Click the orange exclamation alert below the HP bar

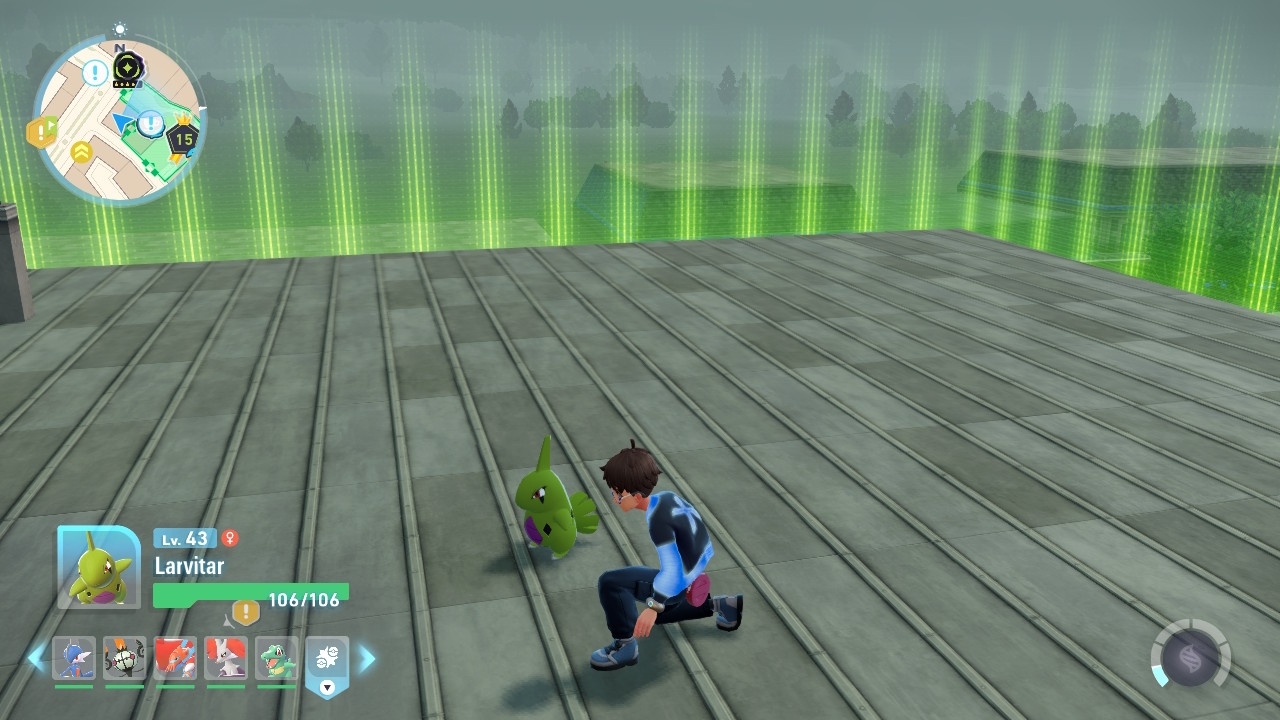246,612
